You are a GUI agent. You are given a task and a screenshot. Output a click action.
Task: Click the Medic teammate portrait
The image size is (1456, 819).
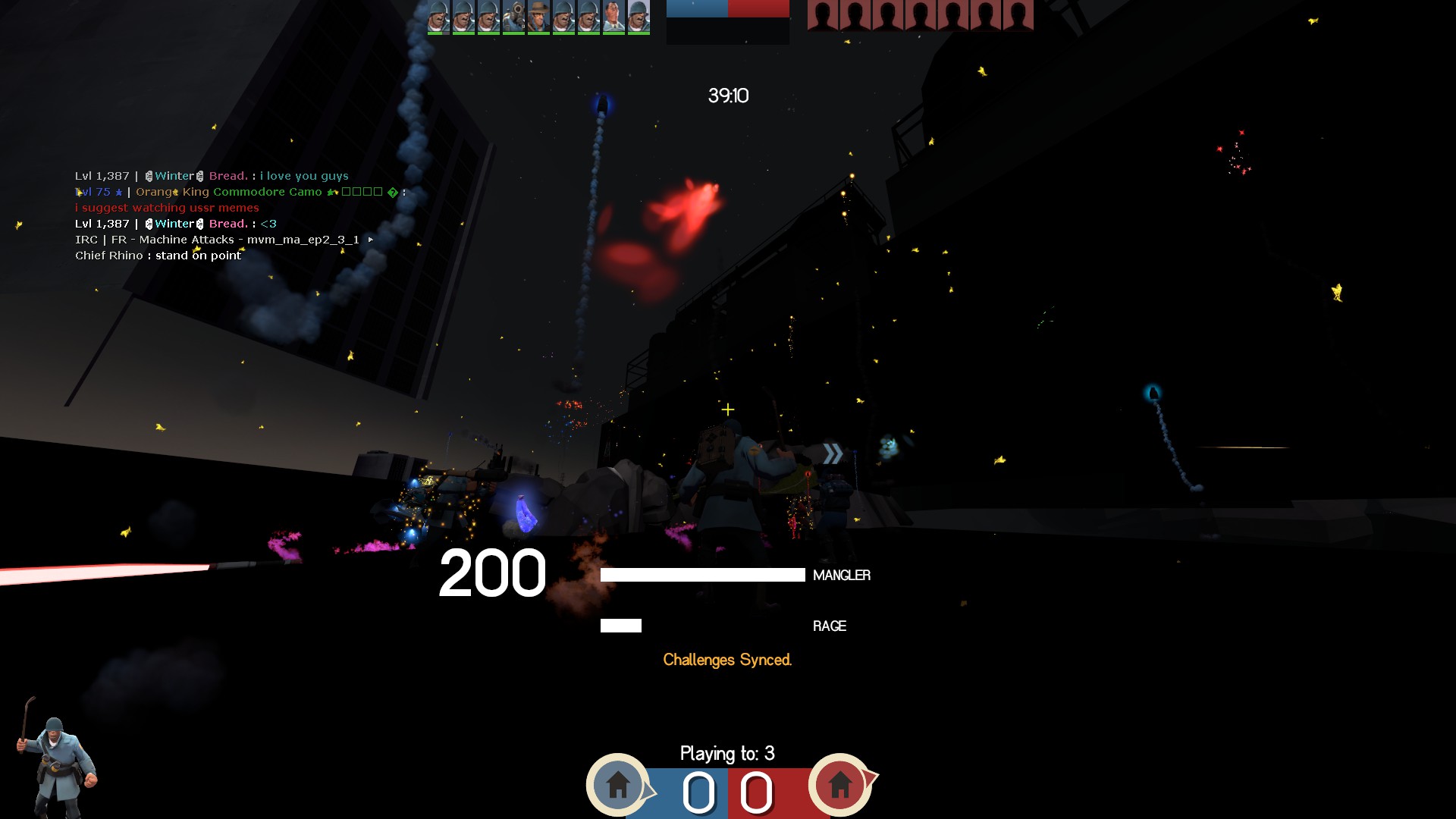613,17
